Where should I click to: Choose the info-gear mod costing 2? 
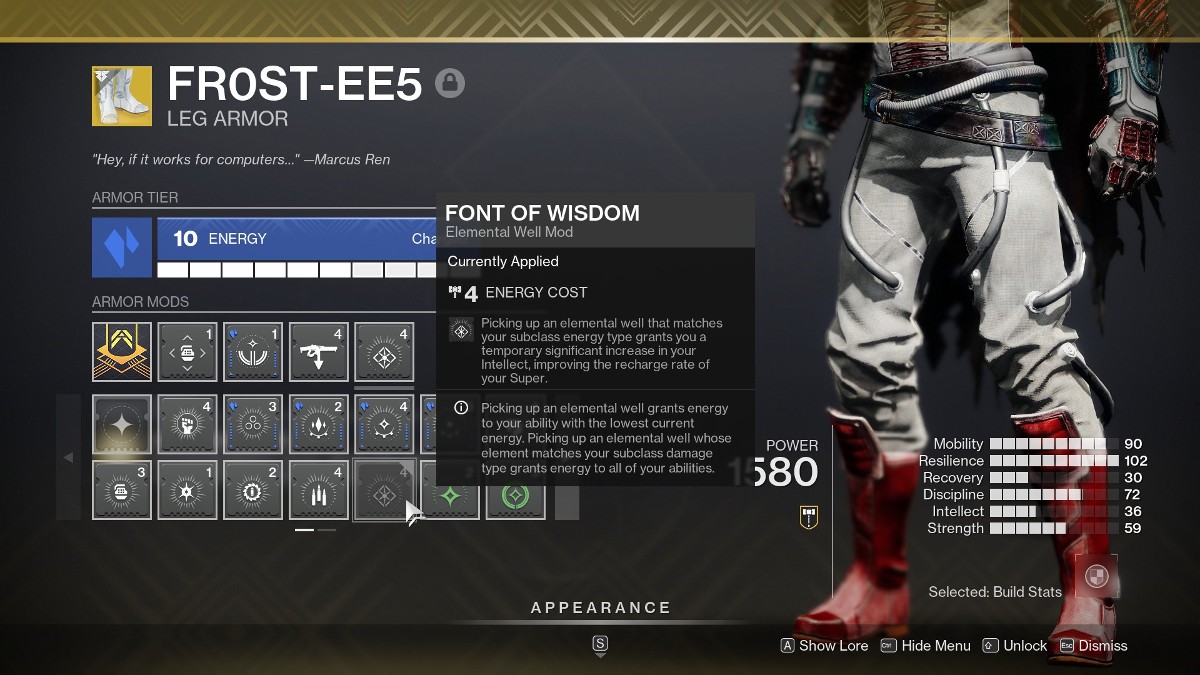[x=253, y=490]
